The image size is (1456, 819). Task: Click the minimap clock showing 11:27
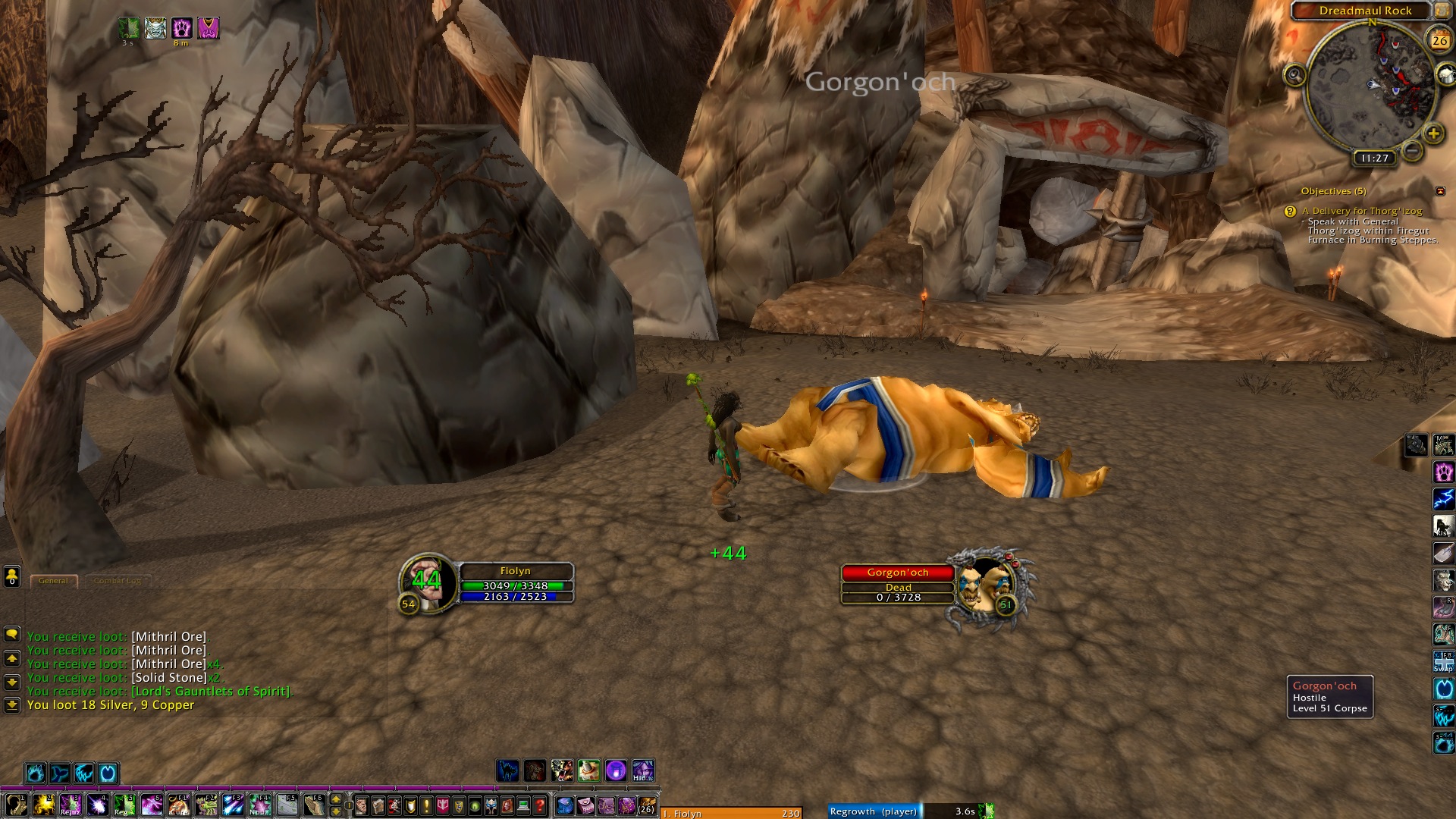1374,158
